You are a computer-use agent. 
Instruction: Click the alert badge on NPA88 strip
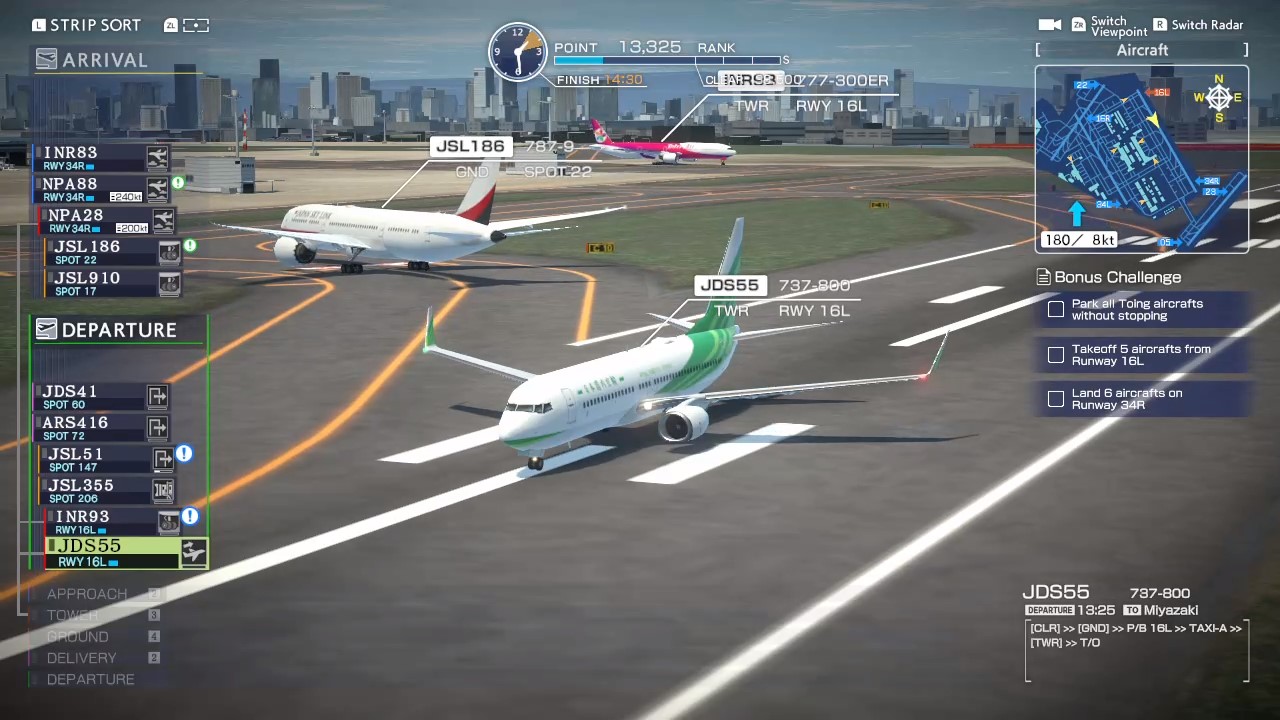[x=178, y=183]
